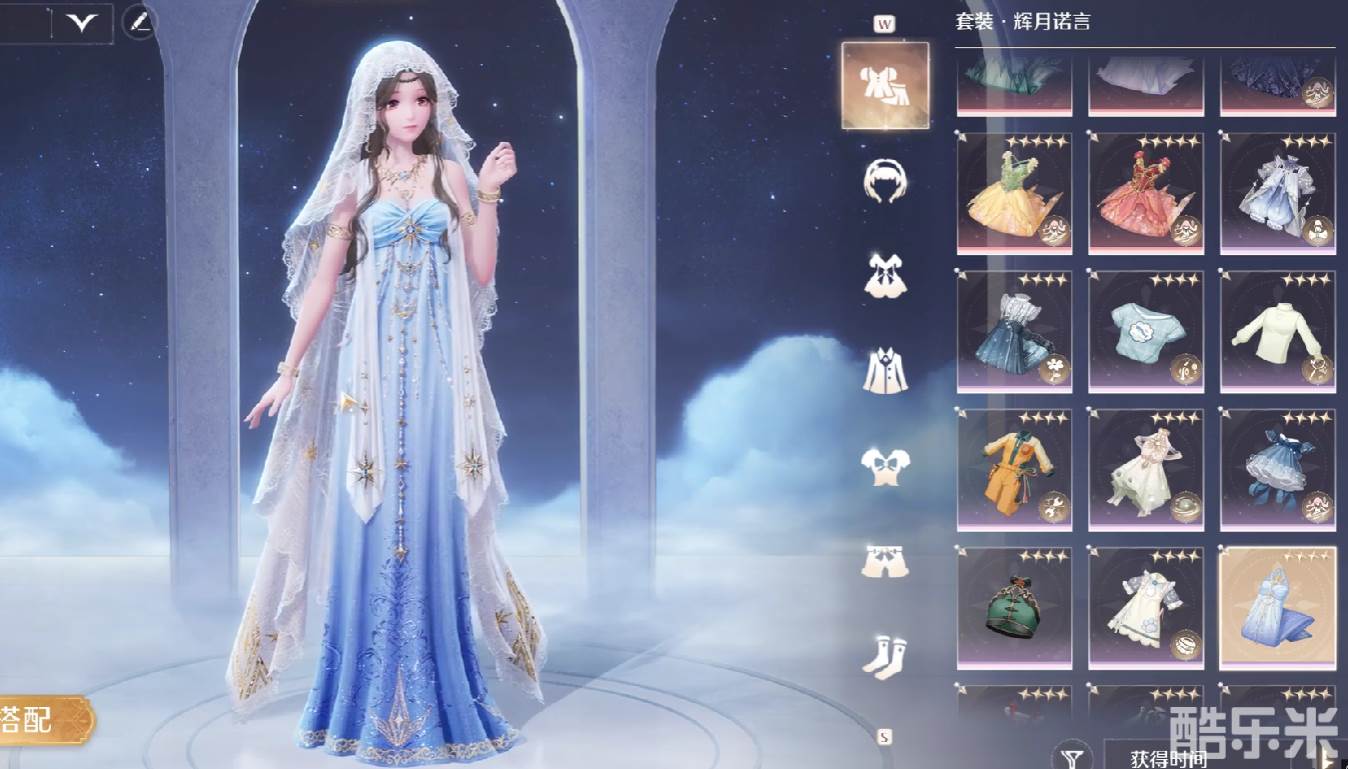Click the pencil edit icon

pos(140,22)
